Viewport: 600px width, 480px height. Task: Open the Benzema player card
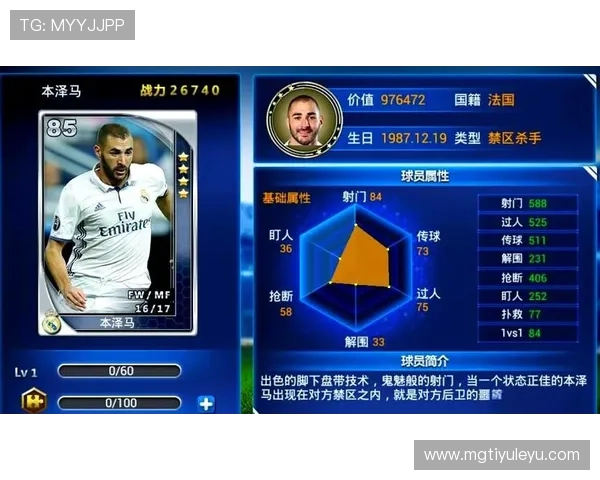pos(117,224)
